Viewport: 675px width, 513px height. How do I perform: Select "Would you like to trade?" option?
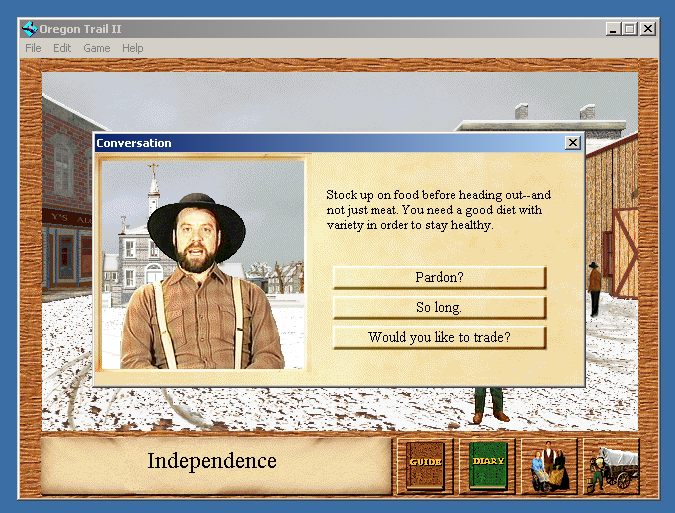point(439,337)
